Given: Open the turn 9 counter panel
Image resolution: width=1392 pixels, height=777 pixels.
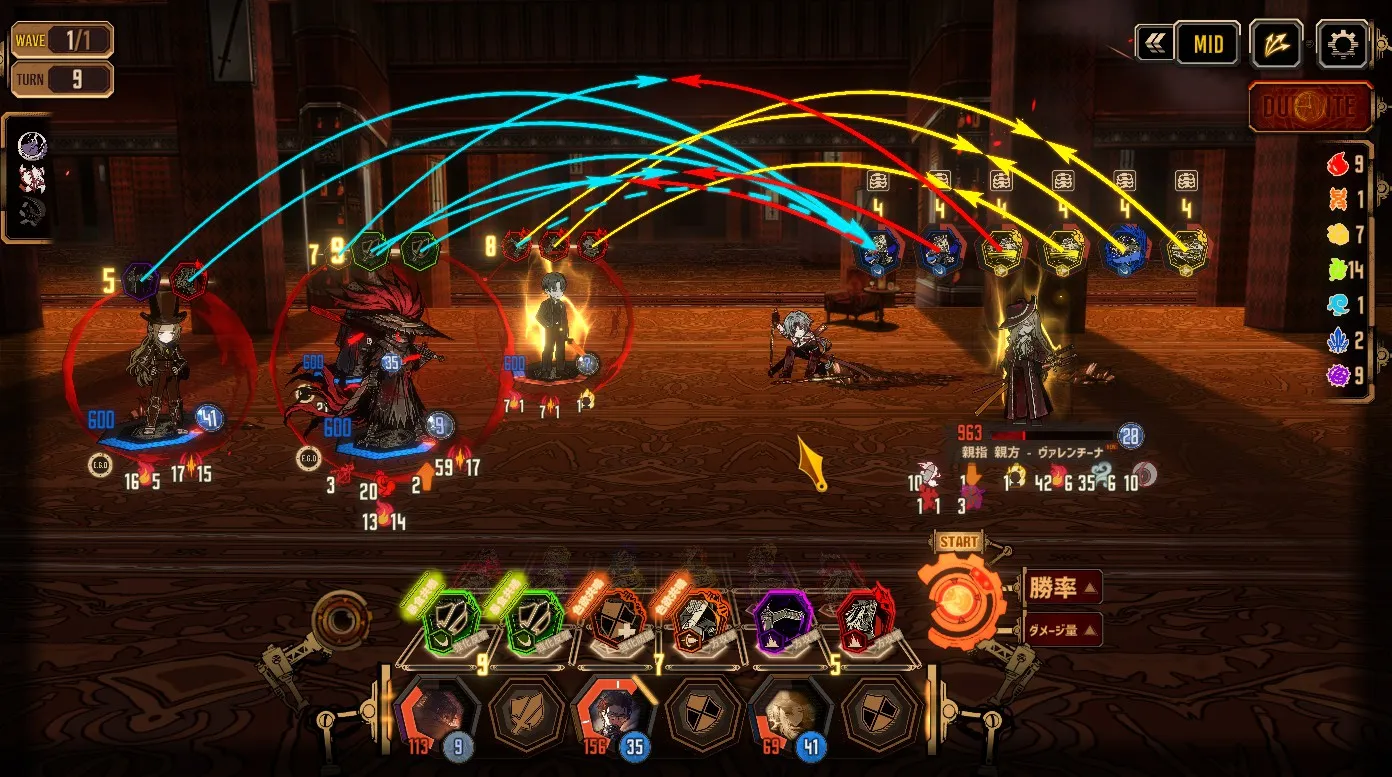Looking at the screenshot, I should (62, 79).
